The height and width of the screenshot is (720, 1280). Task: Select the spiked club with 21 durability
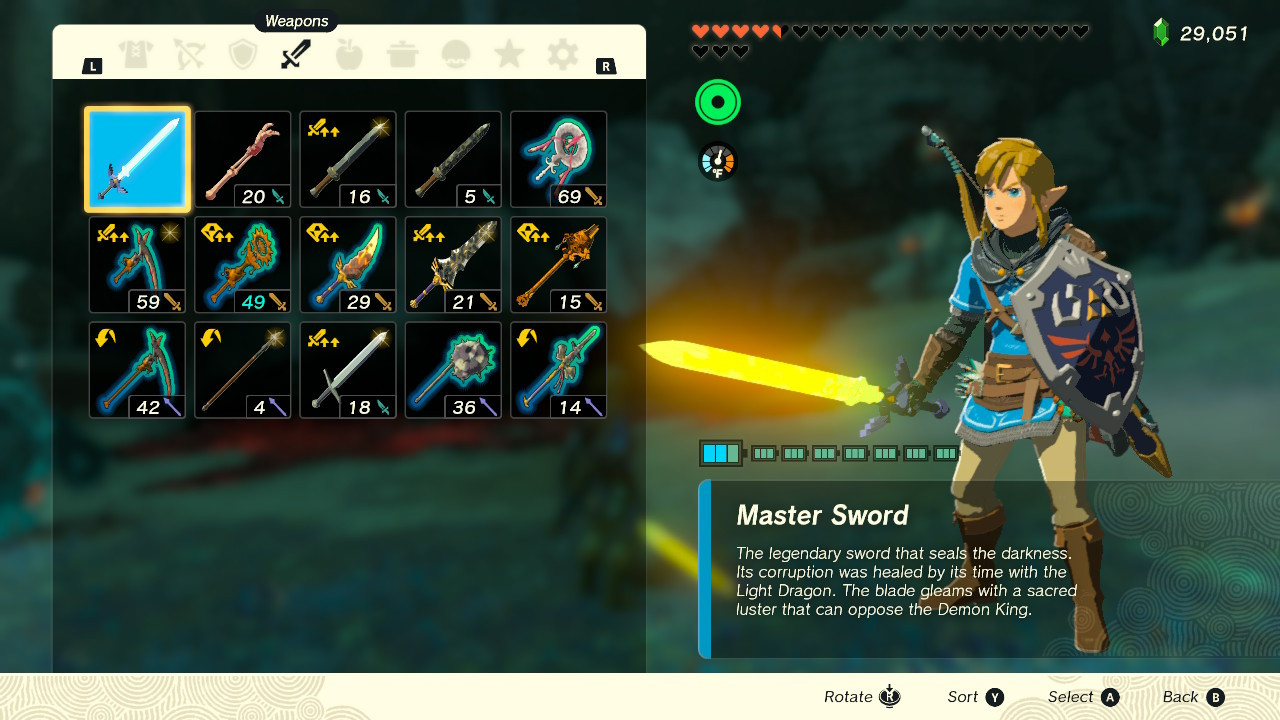click(453, 264)
